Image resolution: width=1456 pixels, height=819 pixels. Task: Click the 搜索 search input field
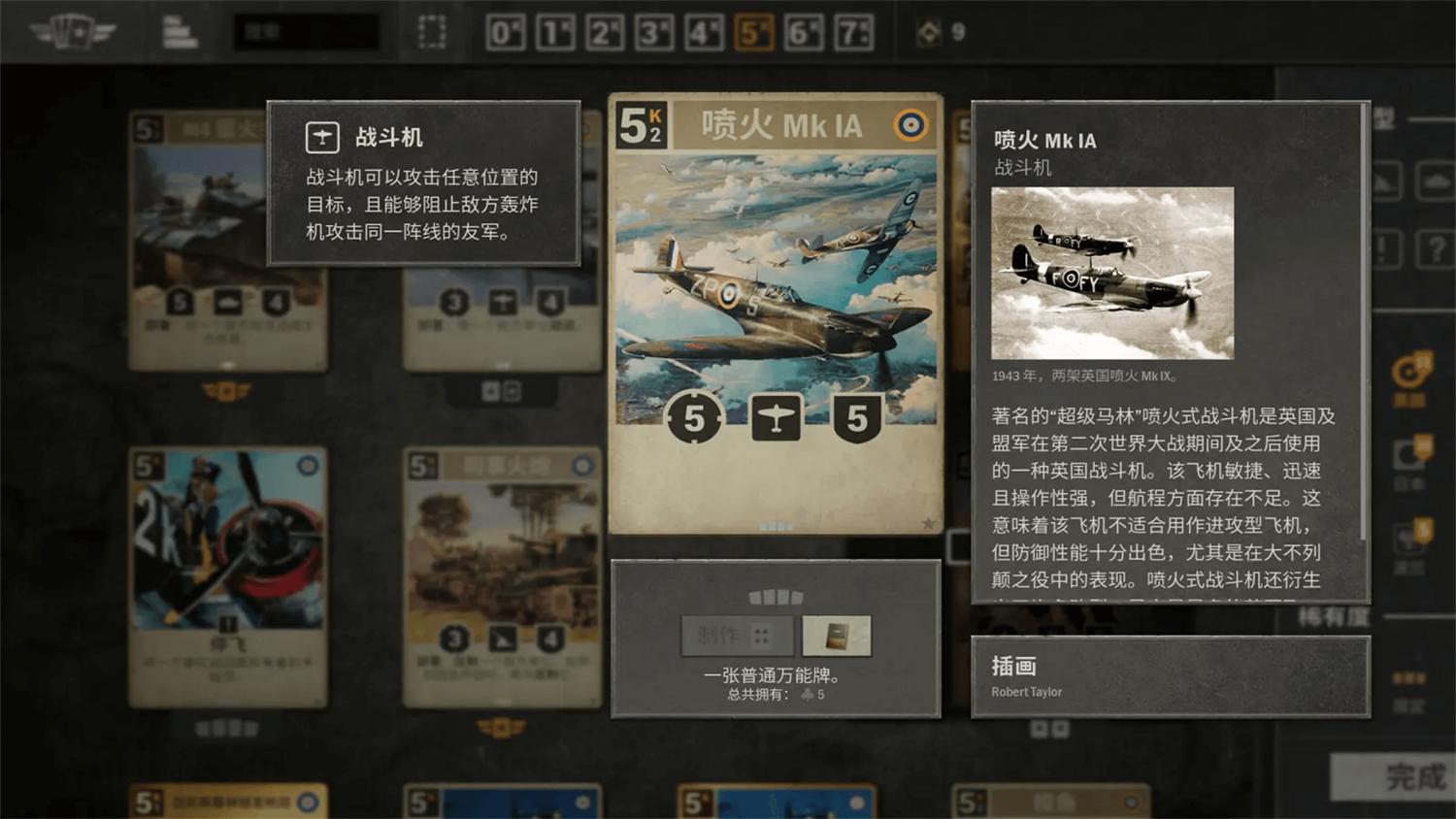[x=306, y=29]
